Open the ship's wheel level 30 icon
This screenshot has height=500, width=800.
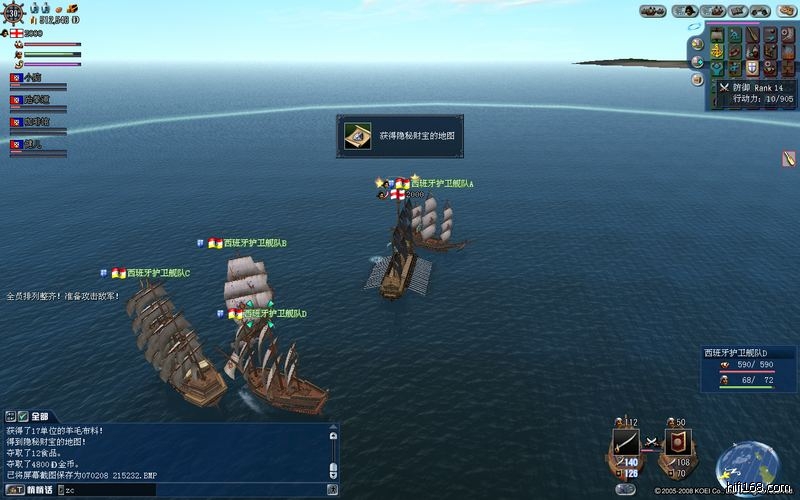pyautogui.click(x=14, y=12)
